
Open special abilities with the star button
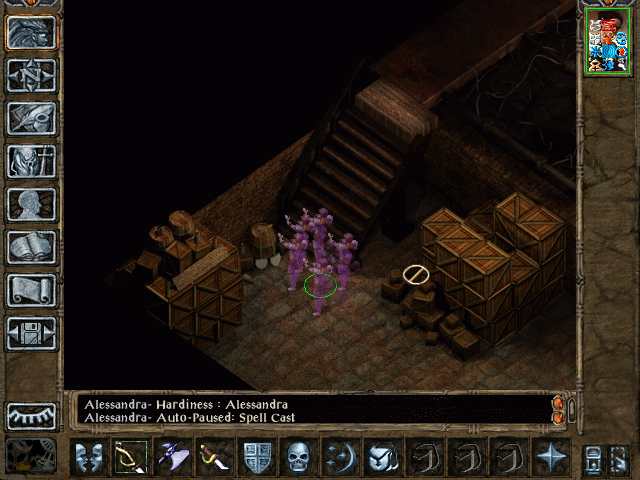550,458
